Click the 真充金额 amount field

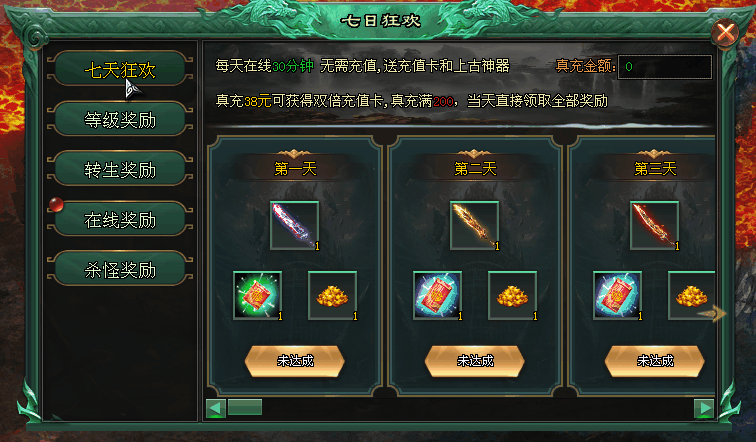pos(665,67)
